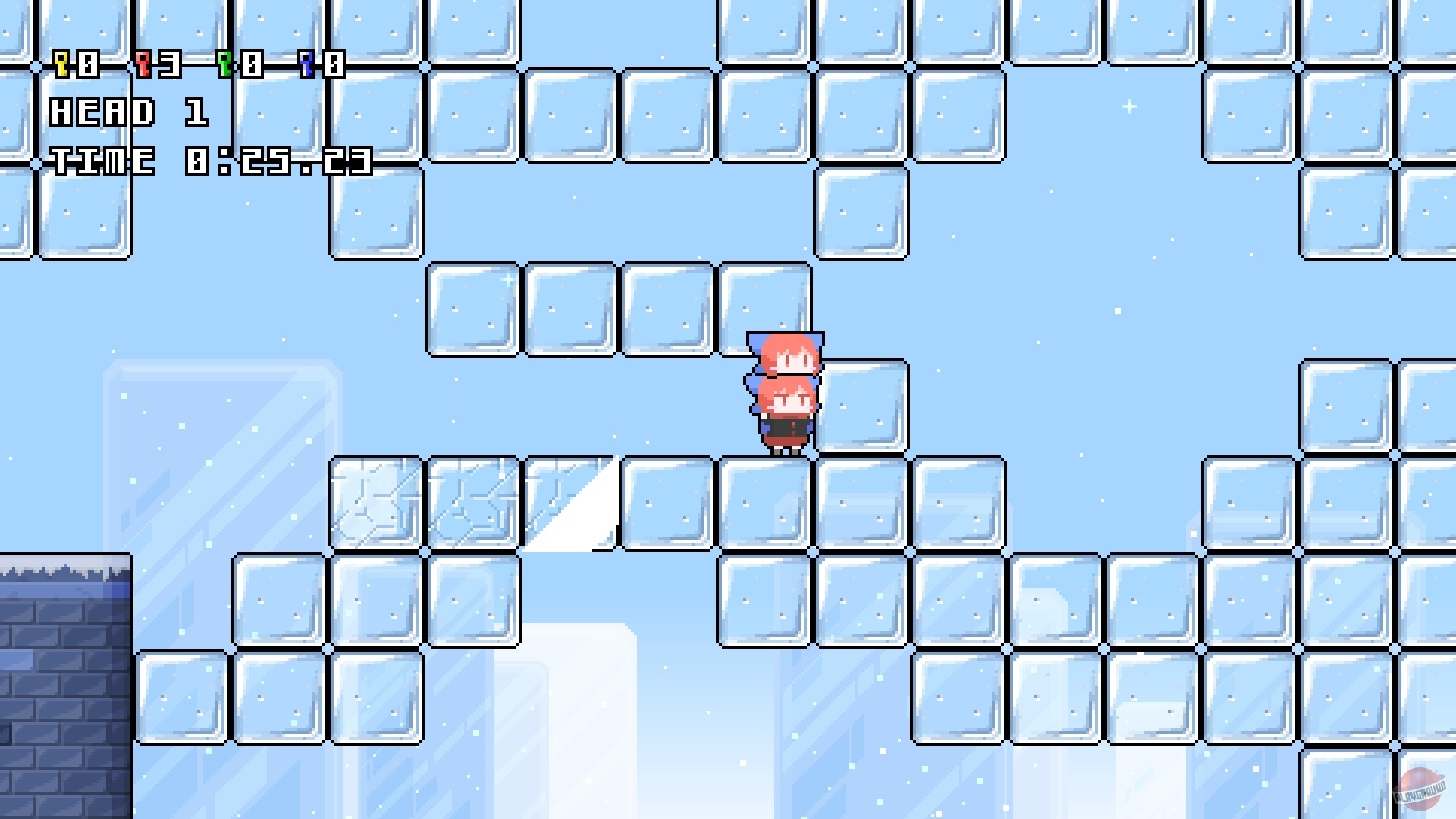Click the blue key counter icon
This screenshot has width=1456, height=819.
306,64
